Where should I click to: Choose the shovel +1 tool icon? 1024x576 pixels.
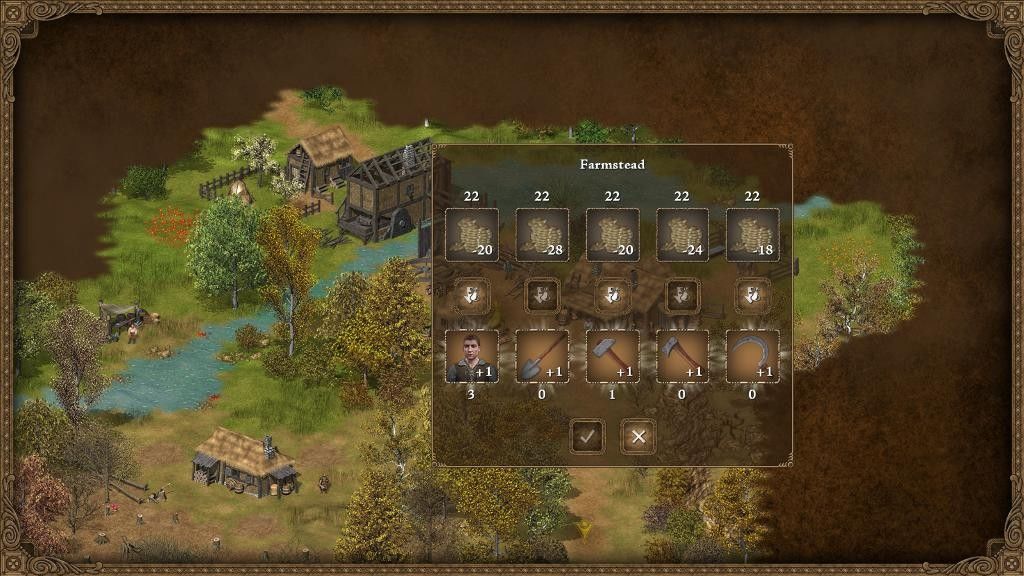tap(542, 356)
